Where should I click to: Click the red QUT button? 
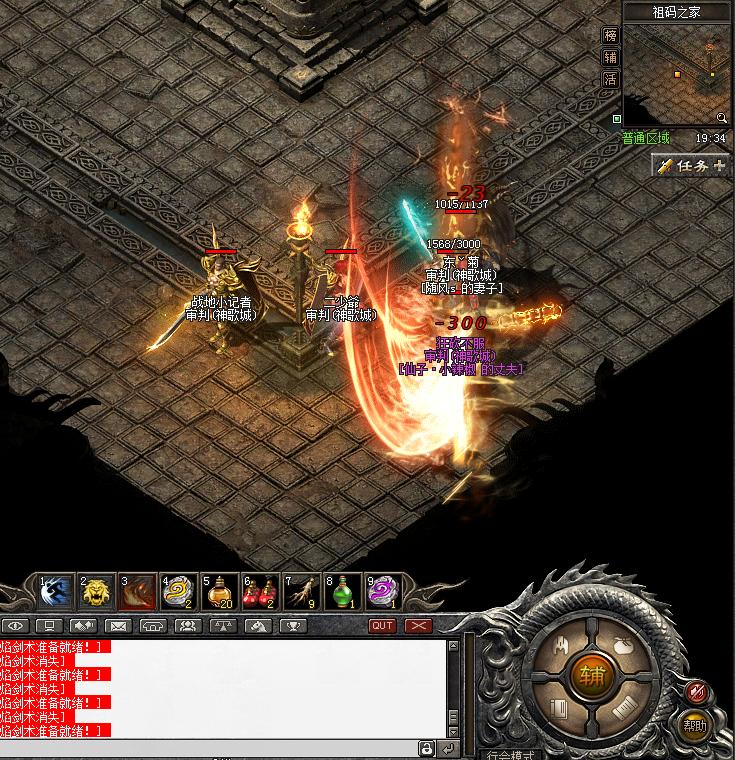pyautogui.click(x=383, y=626)
